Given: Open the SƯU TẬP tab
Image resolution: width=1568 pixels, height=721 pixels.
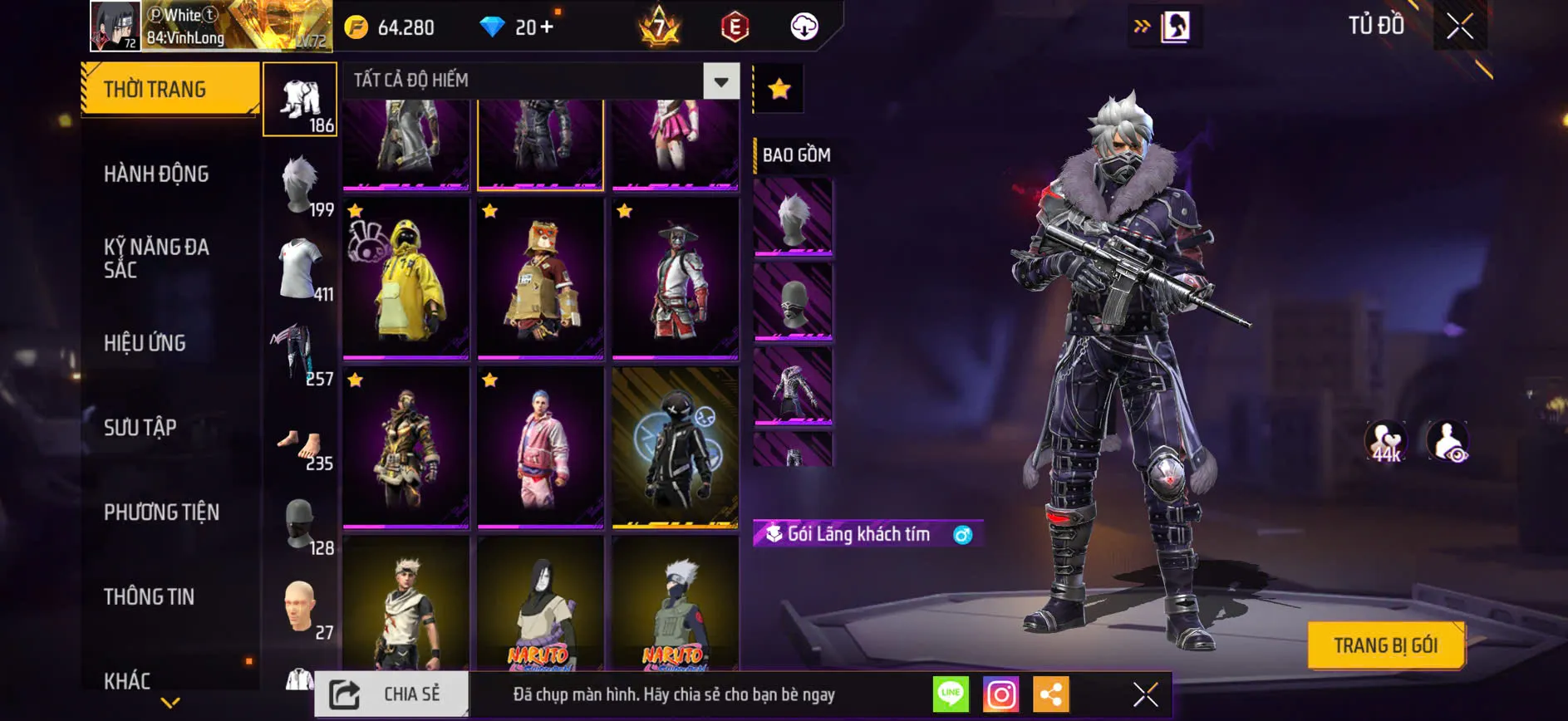Looking at the screenshot, I should click(x=140, y=427).
